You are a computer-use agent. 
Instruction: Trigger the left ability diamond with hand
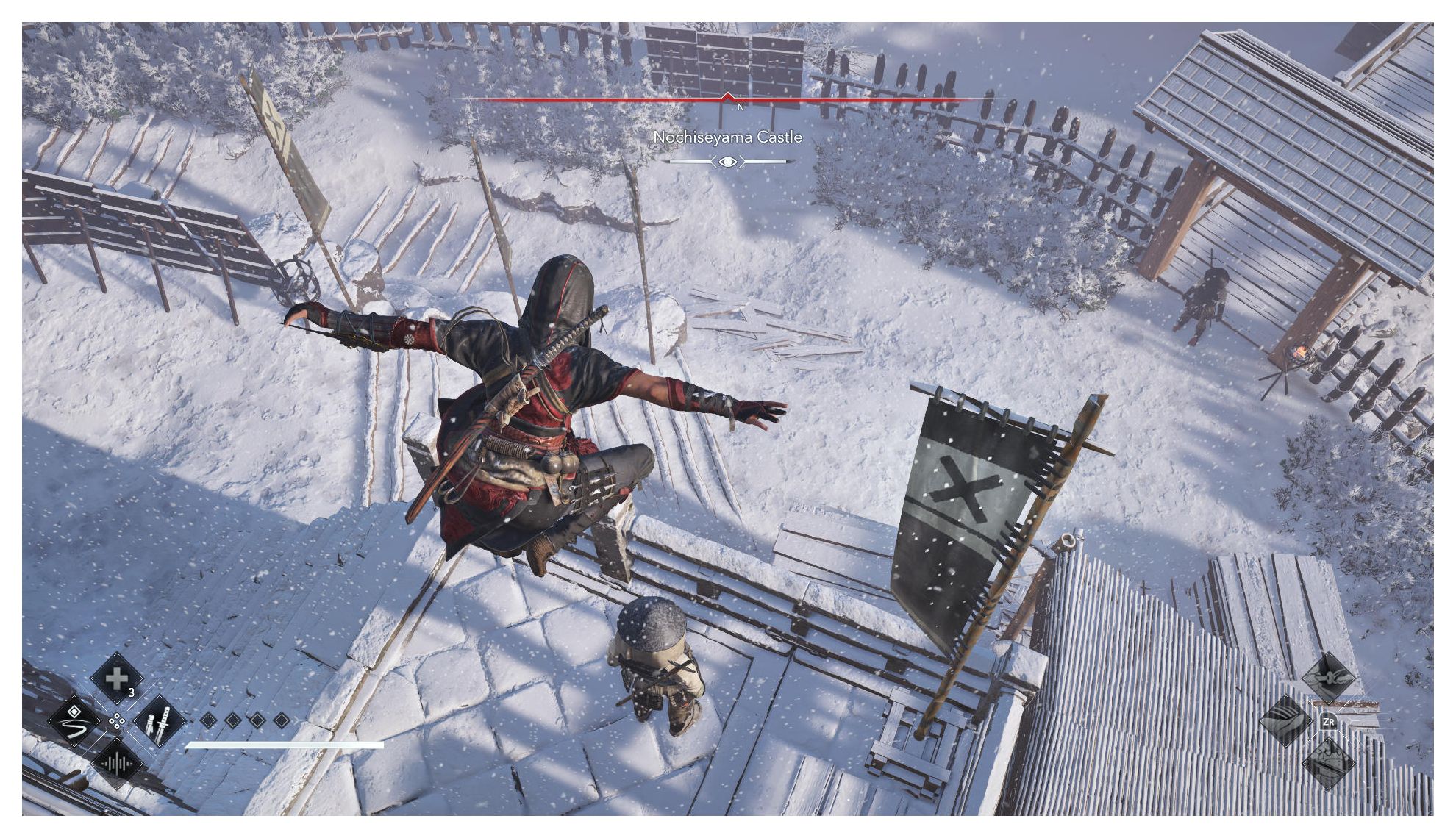point(1285,721)
